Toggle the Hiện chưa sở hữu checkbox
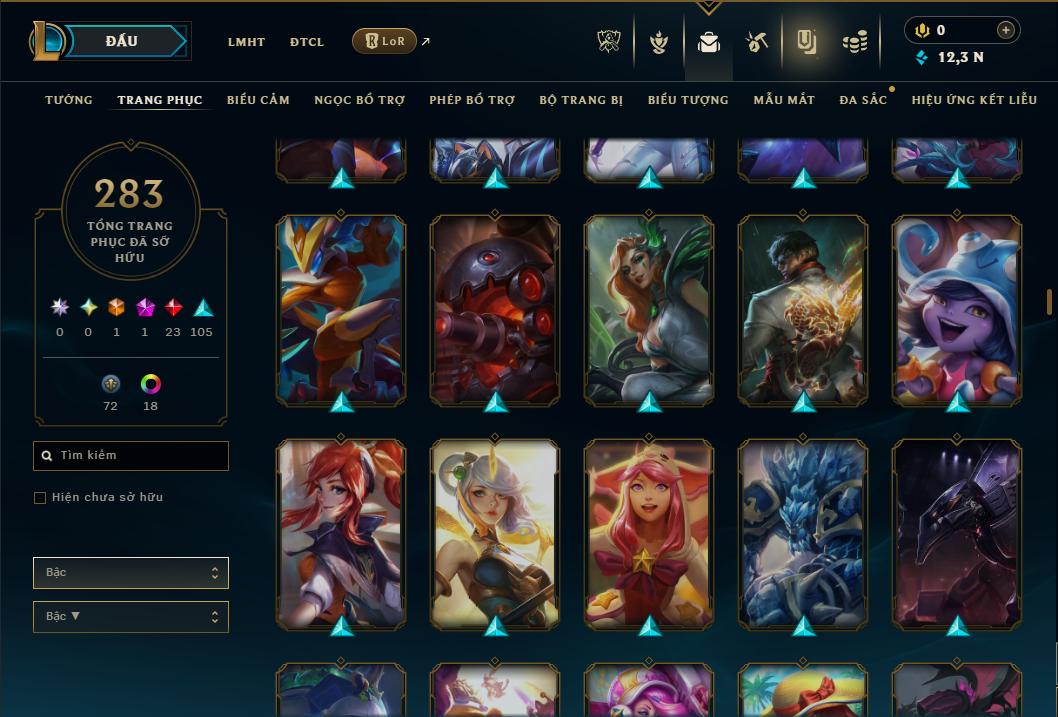 (x=40, y=498)
